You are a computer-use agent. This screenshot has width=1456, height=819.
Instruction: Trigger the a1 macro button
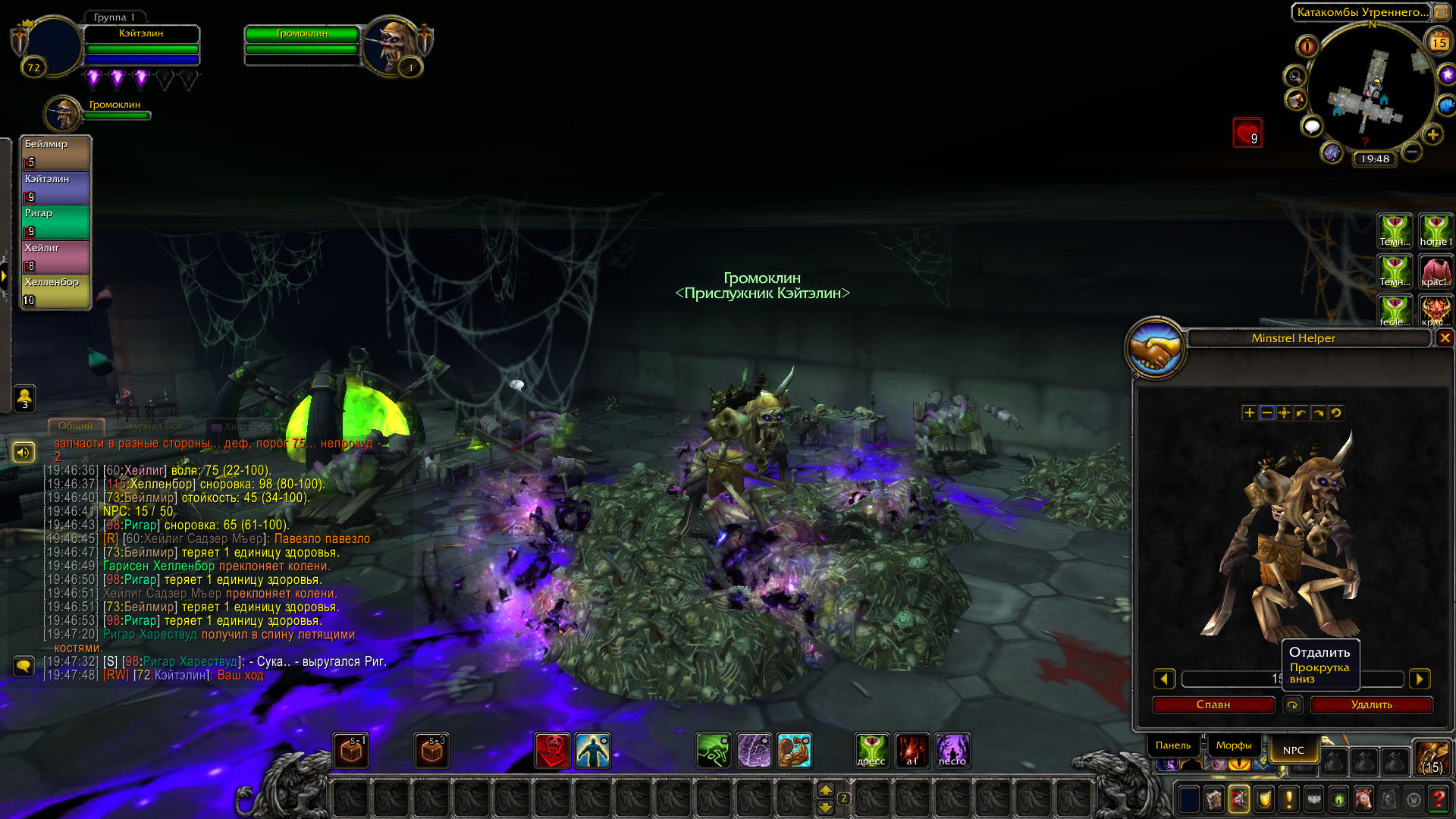point(912,750)
